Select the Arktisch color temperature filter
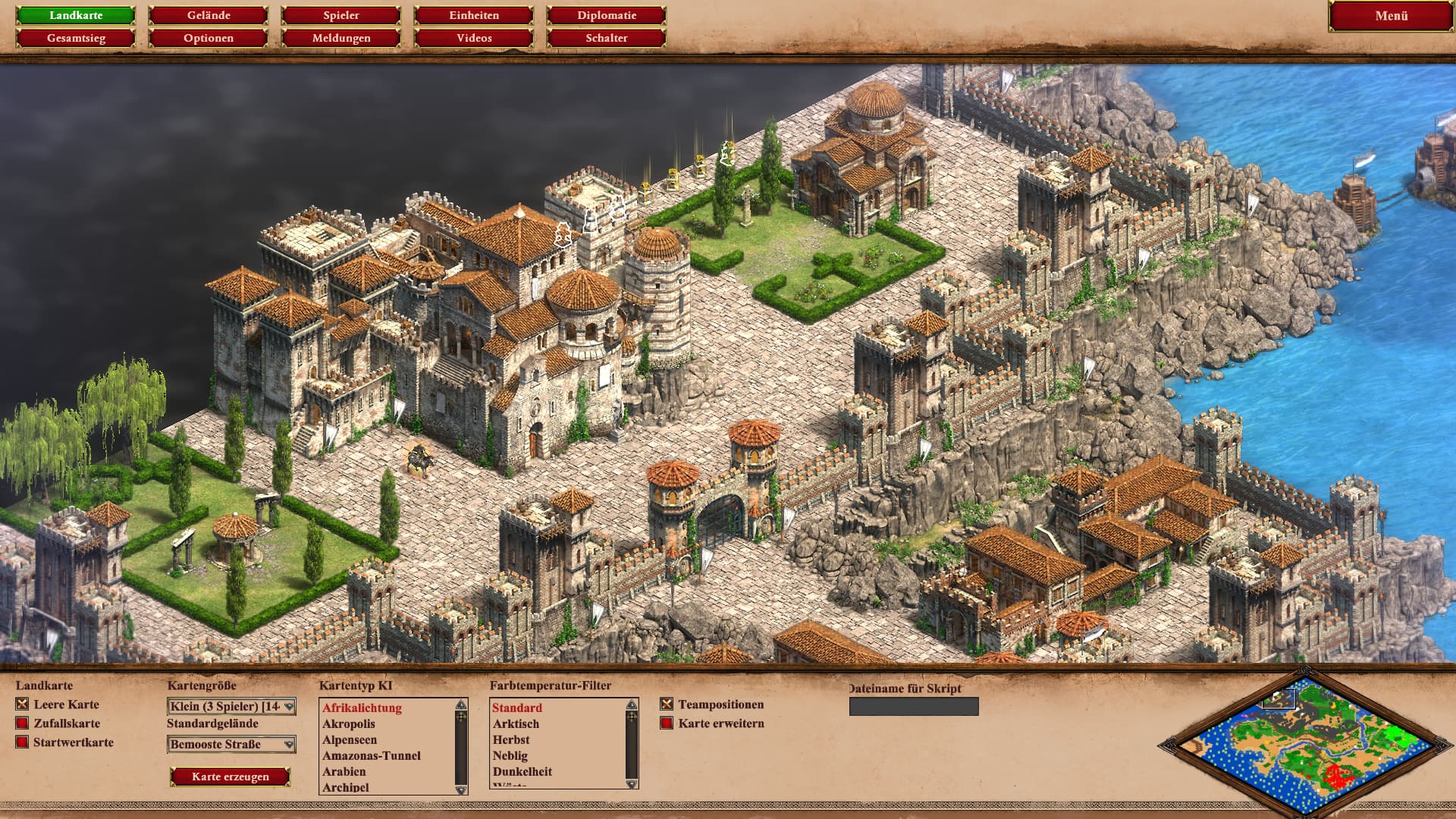 pos(516,724)
